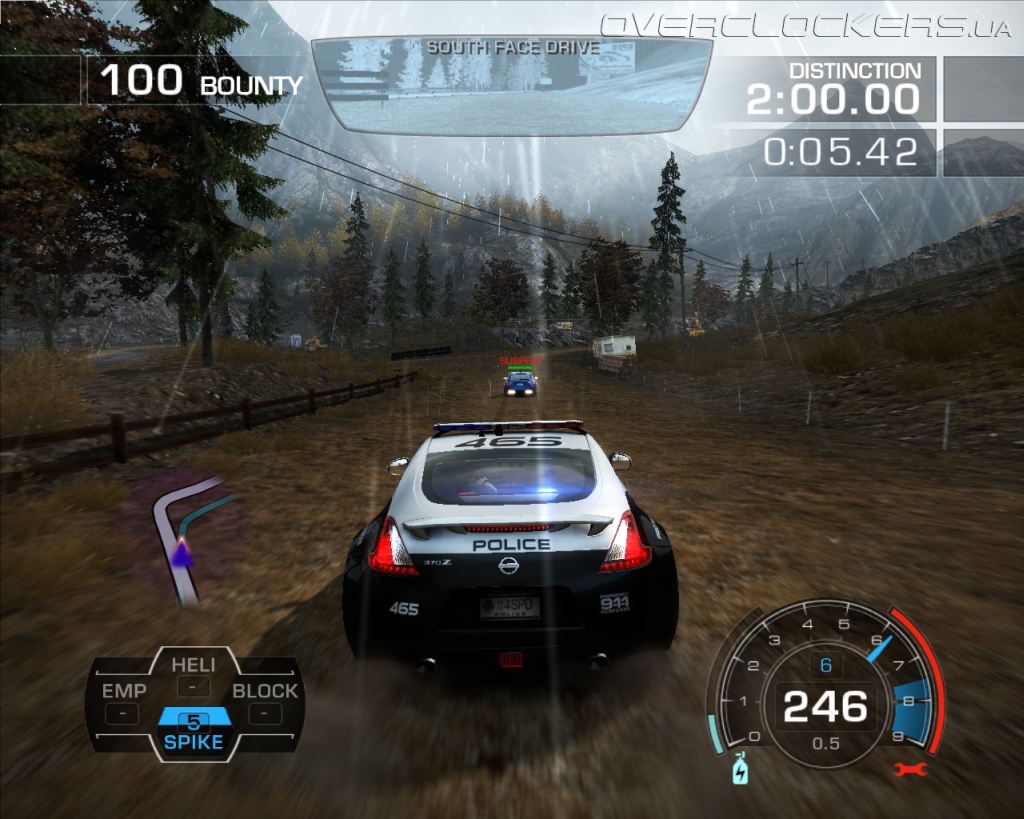The height and width of the screenshot is (819, 1024).
Task: Click the red wrench damage icon
Action: 912,769
